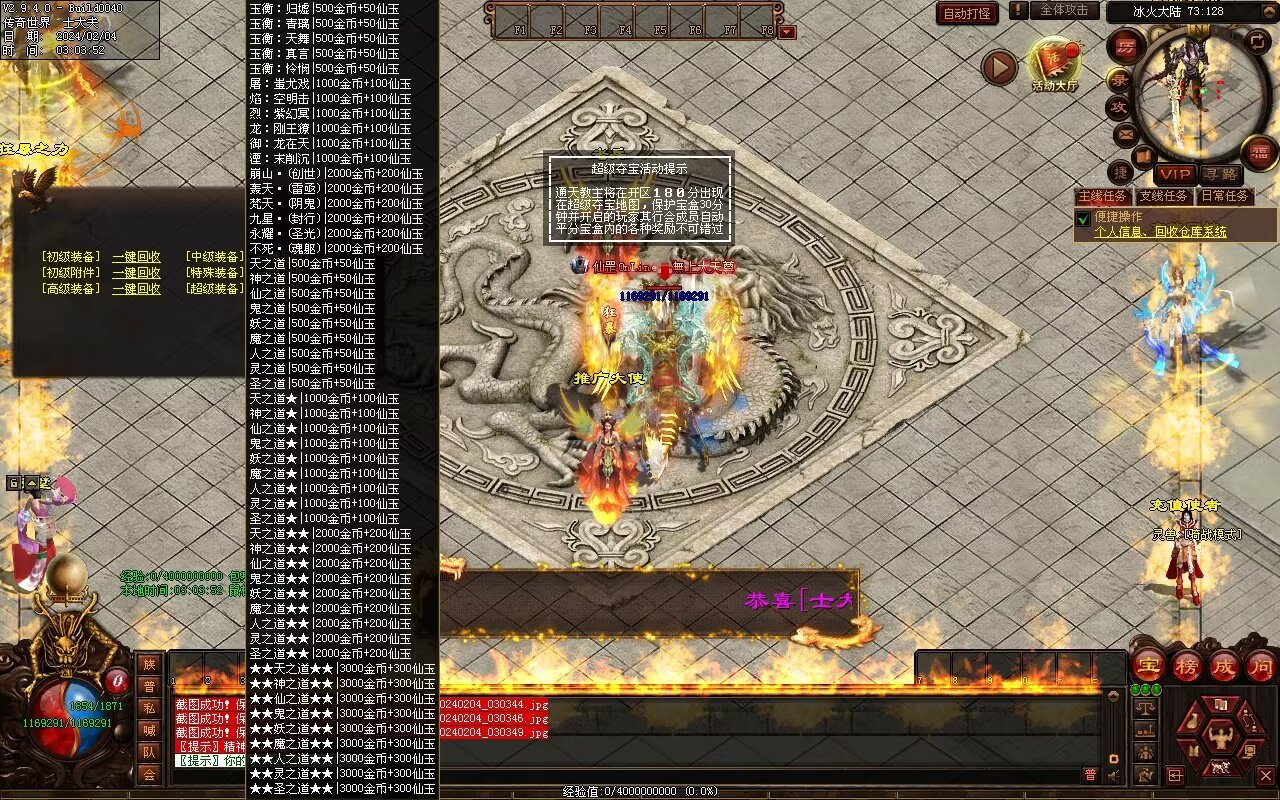
Task: Select the 队 team chat channel
Action: (149, 751)
